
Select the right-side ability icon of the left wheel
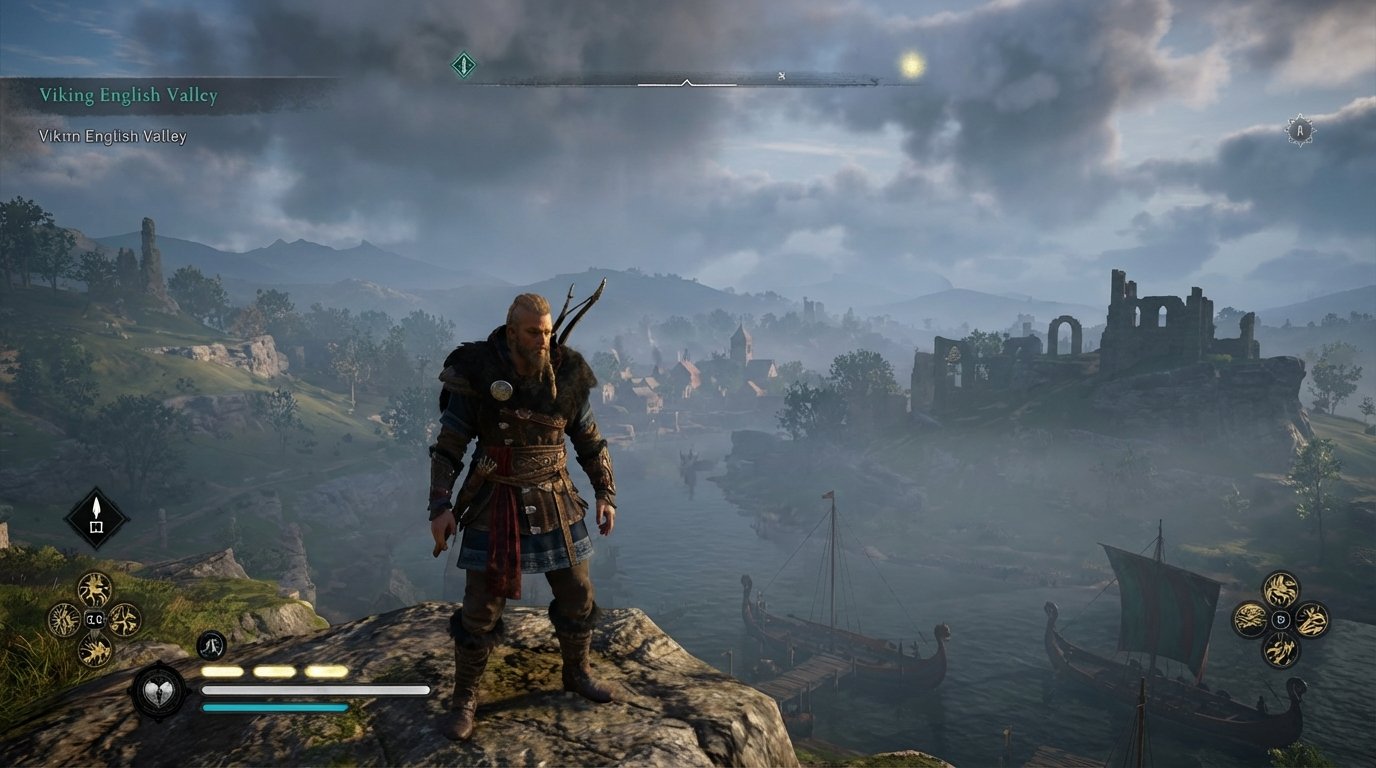tap(124, 620)
